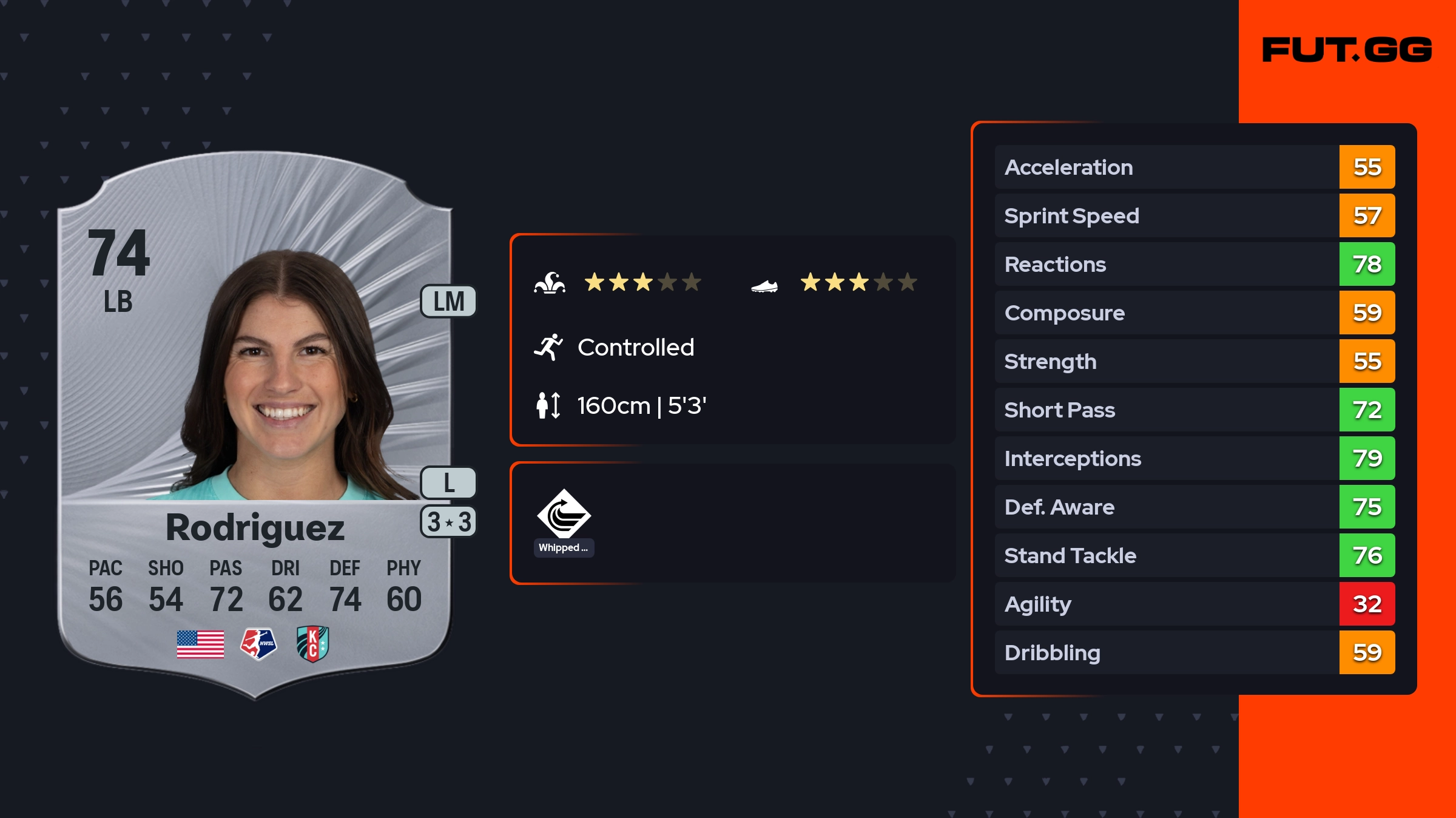
Task: Open the NWSL league badge
Action: tap(258, 644)
